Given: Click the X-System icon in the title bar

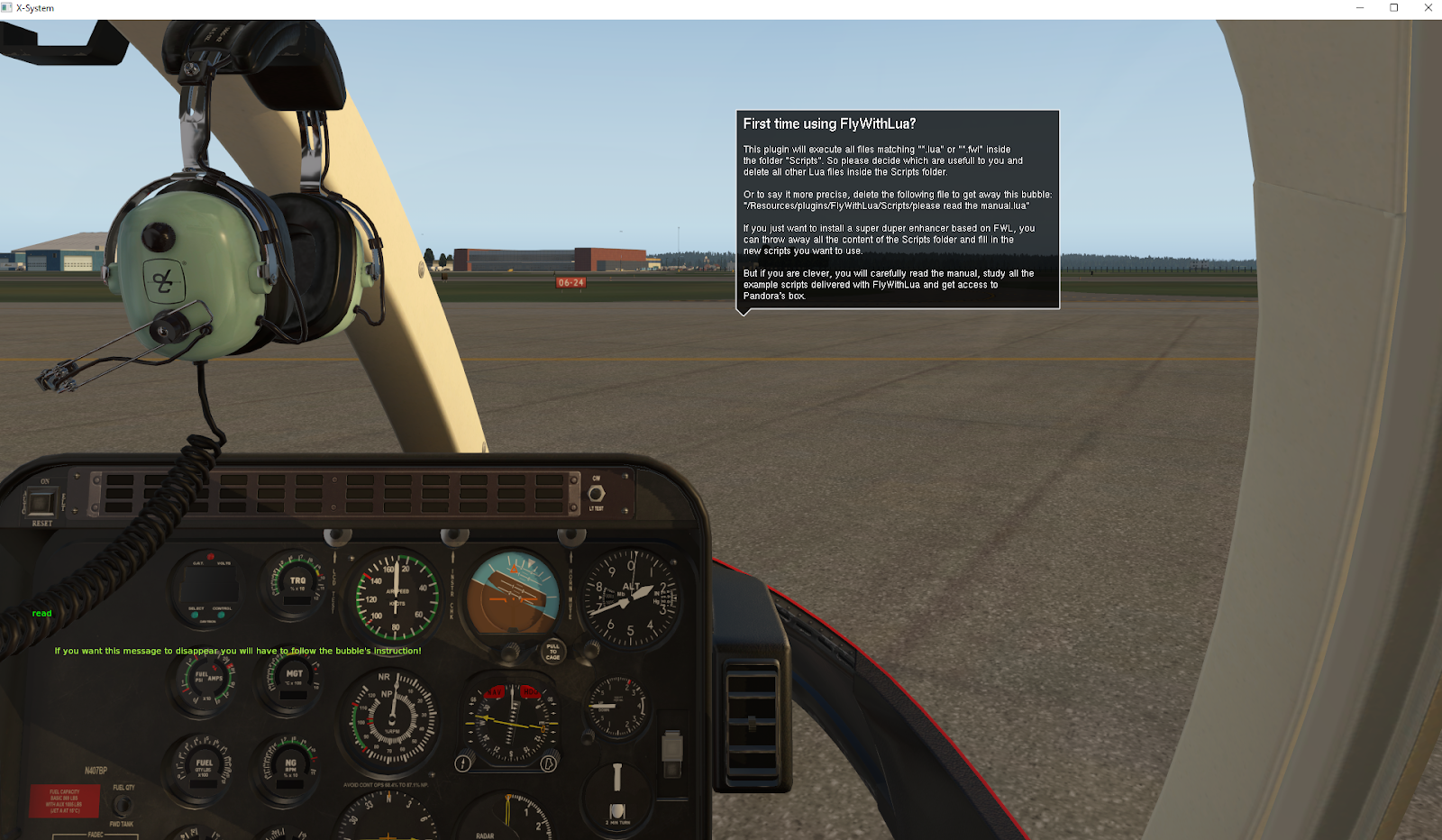Looking at the screenshot, I should [8, 8].
